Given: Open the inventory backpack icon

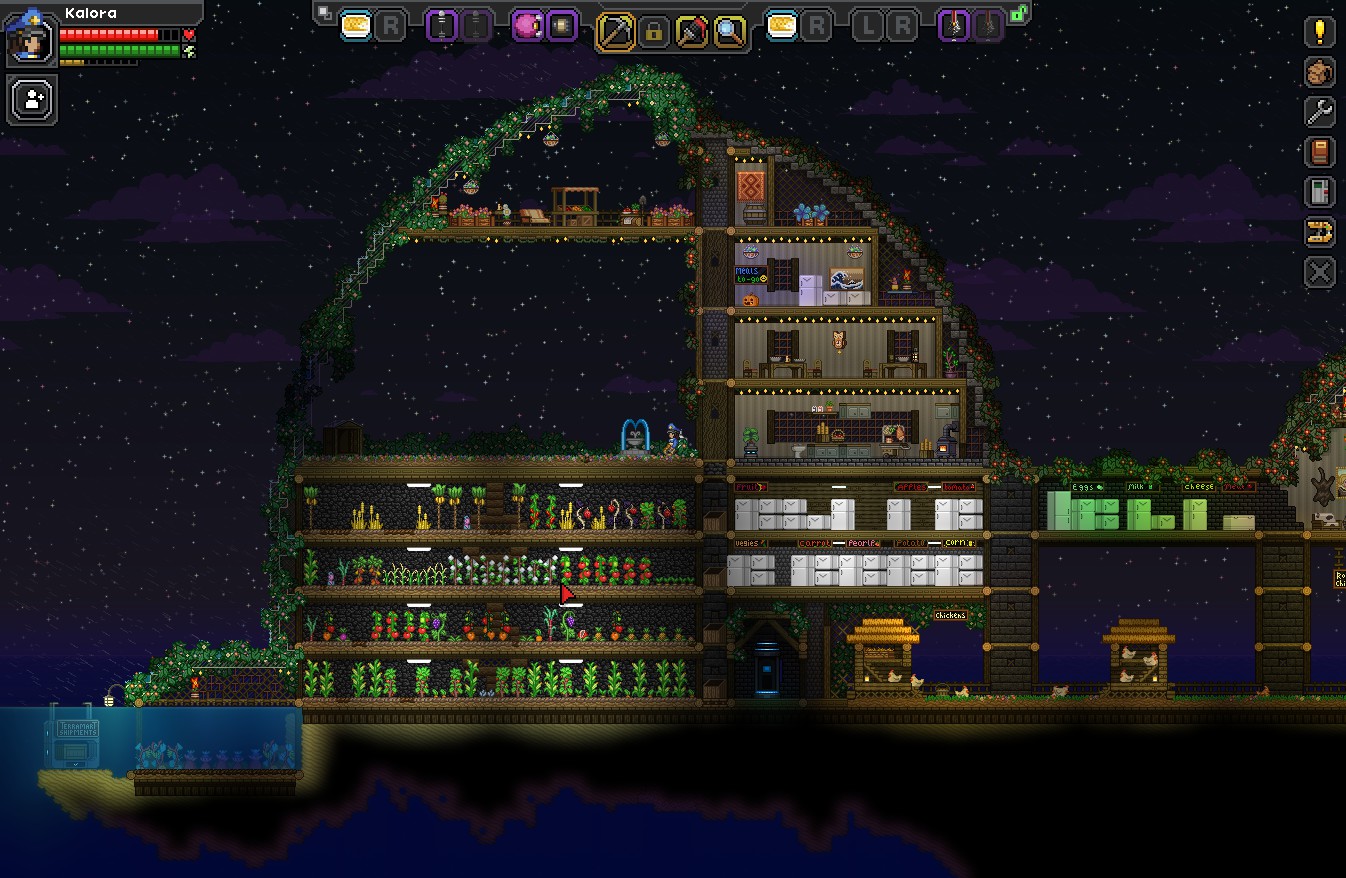Looking at the screenshot, I should (1320, 72).
